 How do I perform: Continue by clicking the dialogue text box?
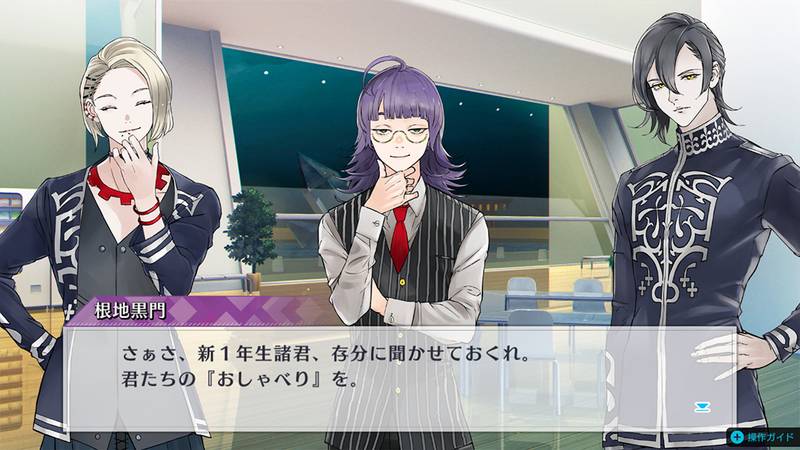coord(400,372)
